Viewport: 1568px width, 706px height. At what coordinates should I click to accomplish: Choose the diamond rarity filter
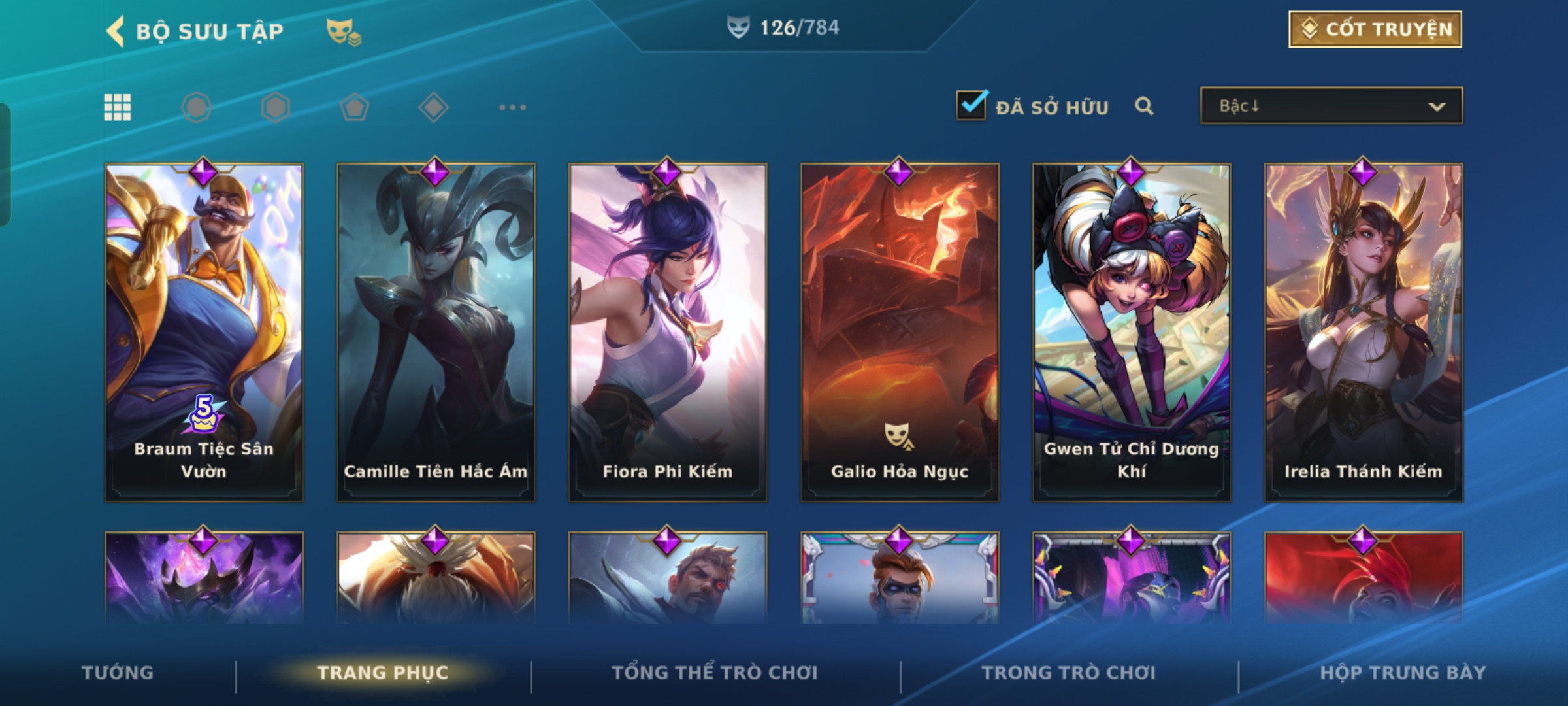433,107
